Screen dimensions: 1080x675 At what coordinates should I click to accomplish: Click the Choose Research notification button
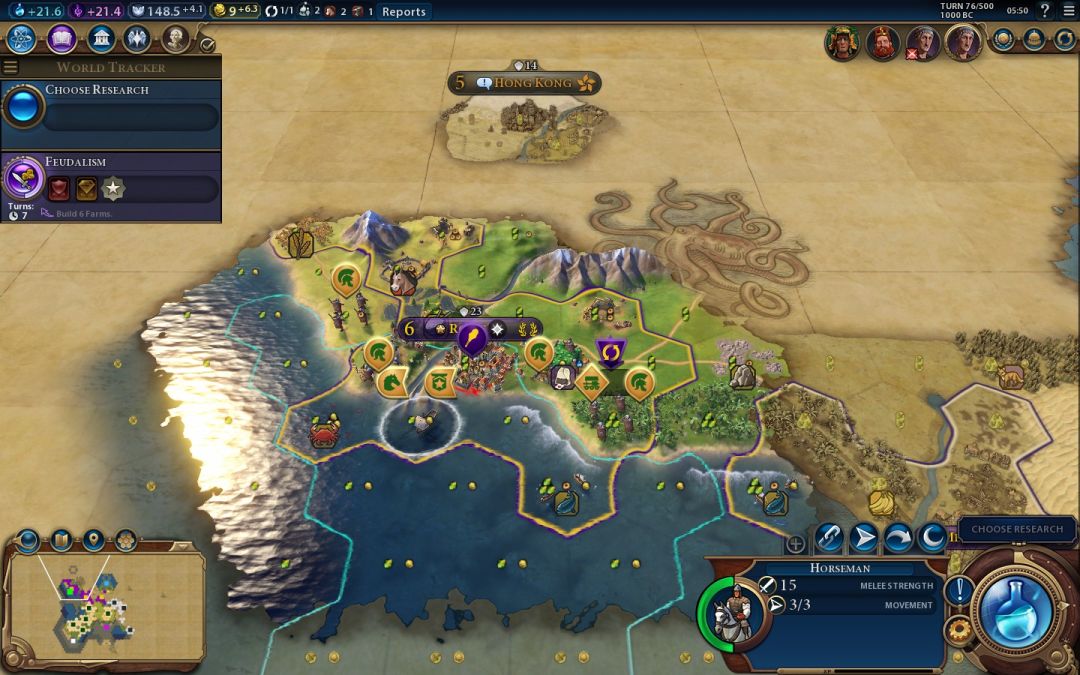pos(1017,529)
